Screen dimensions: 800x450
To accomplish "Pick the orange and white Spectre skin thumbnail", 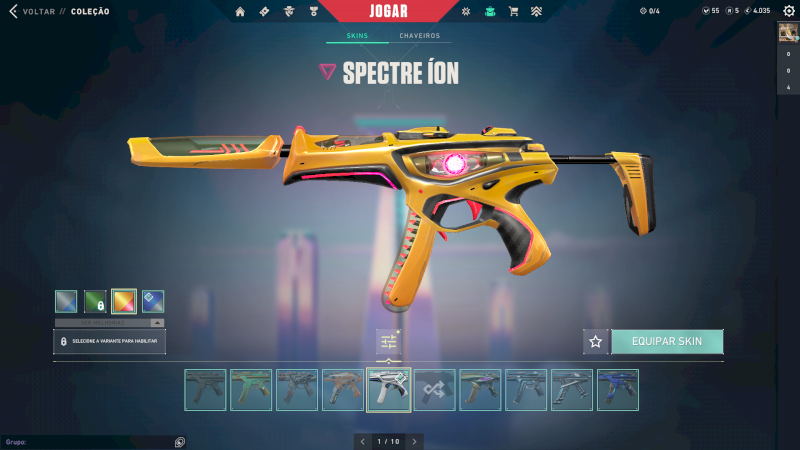I will [343, 390].
